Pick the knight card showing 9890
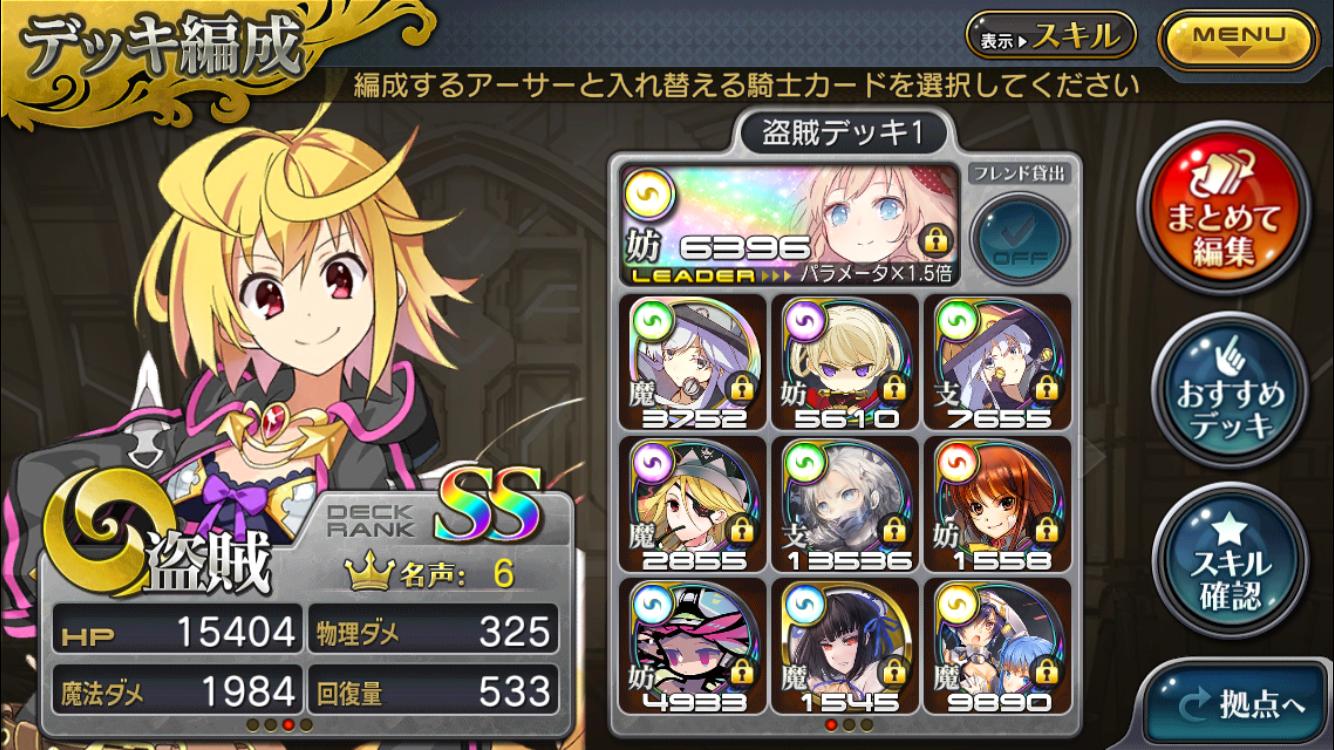Screen dimensions: 1334x750 pyautogui.click(x=996, y=646)
